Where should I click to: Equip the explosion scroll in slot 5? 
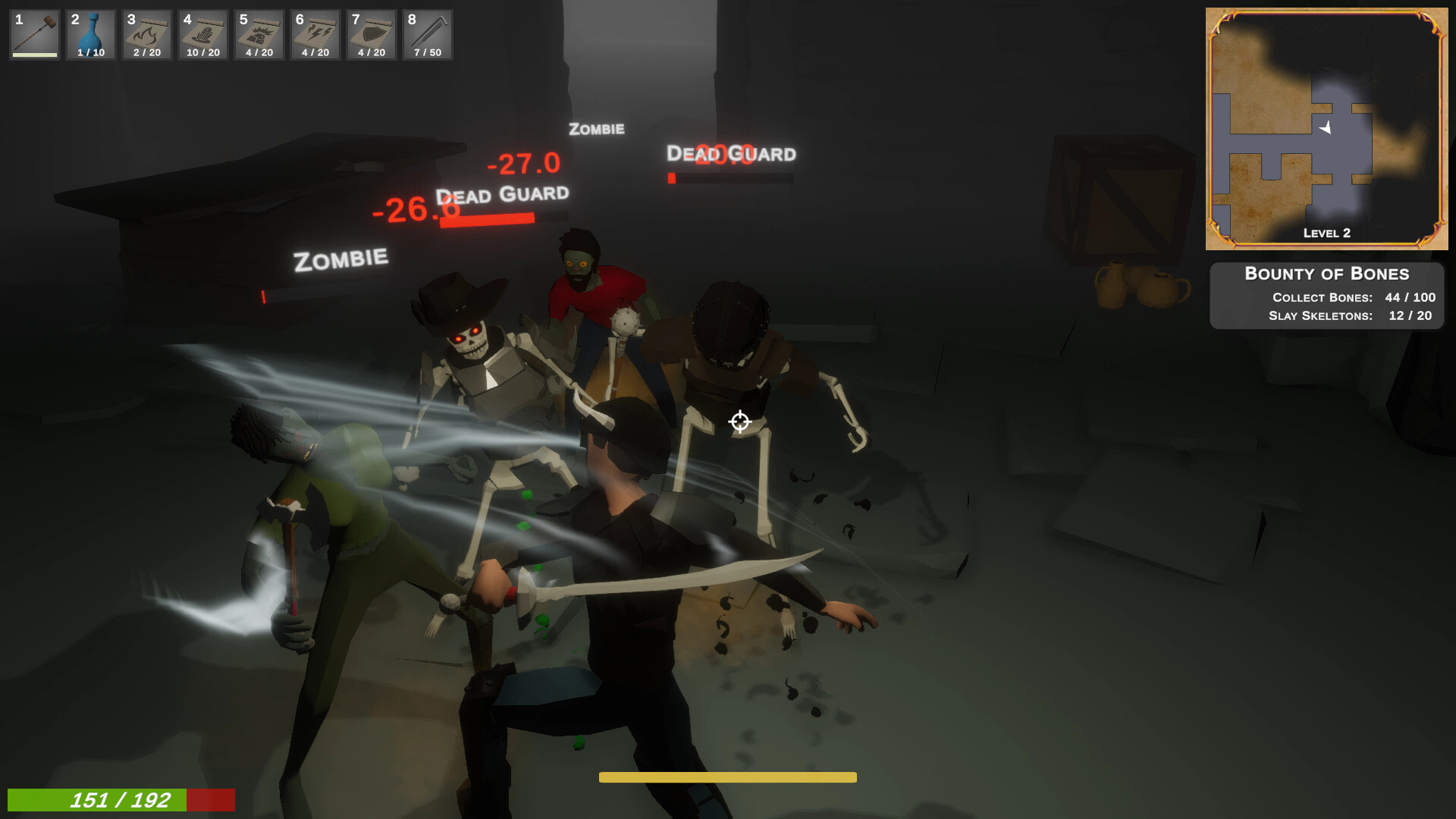click(x=259, y=35)
